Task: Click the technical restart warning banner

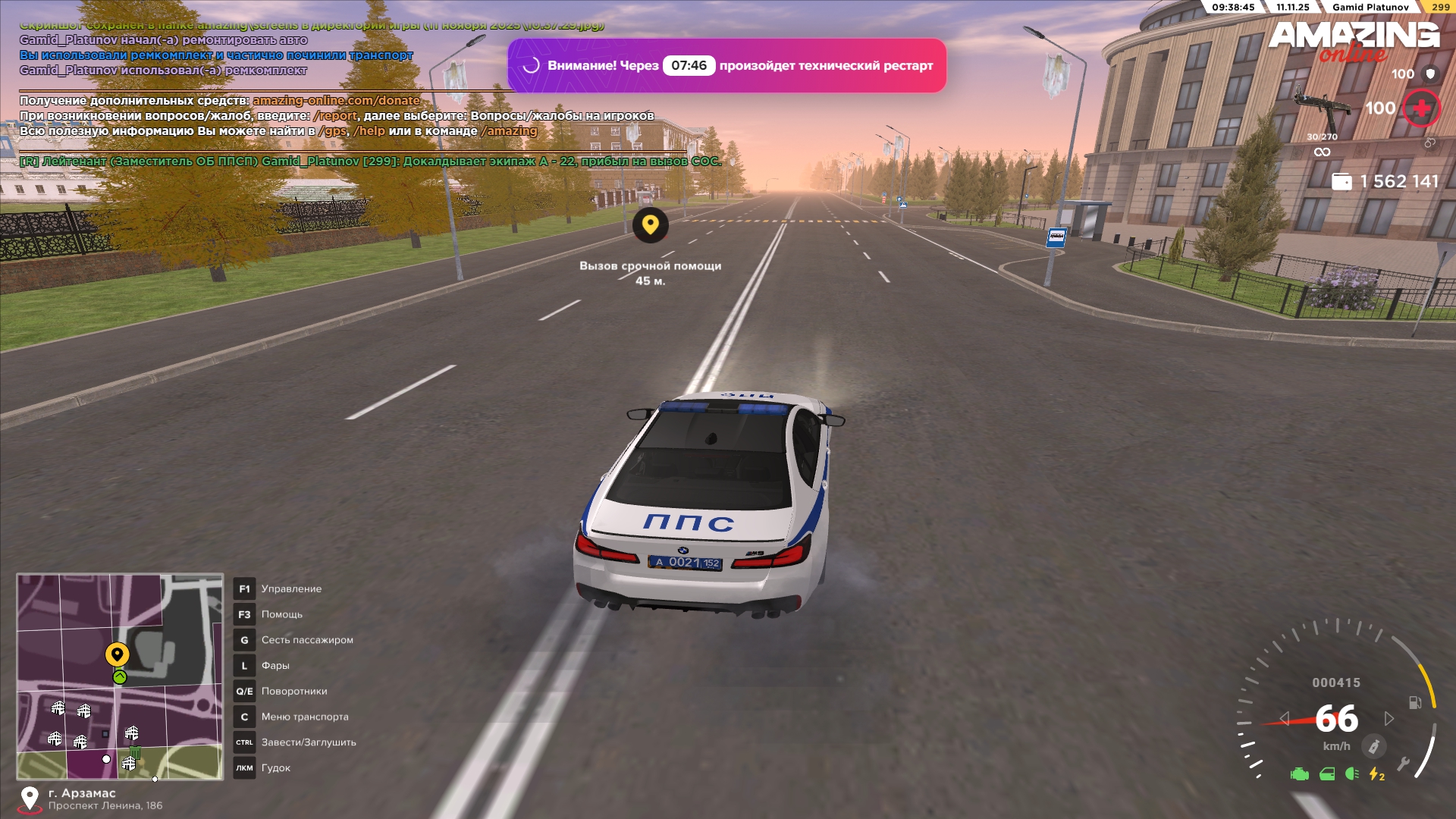Action: [x=726, y=66]
